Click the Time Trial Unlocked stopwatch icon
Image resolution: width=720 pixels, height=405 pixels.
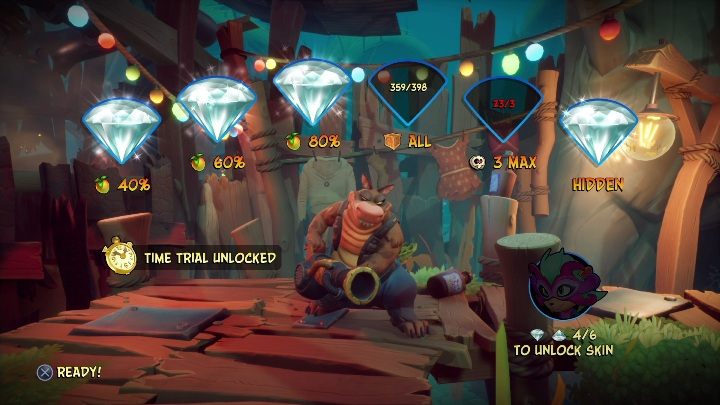click(122, 257)
